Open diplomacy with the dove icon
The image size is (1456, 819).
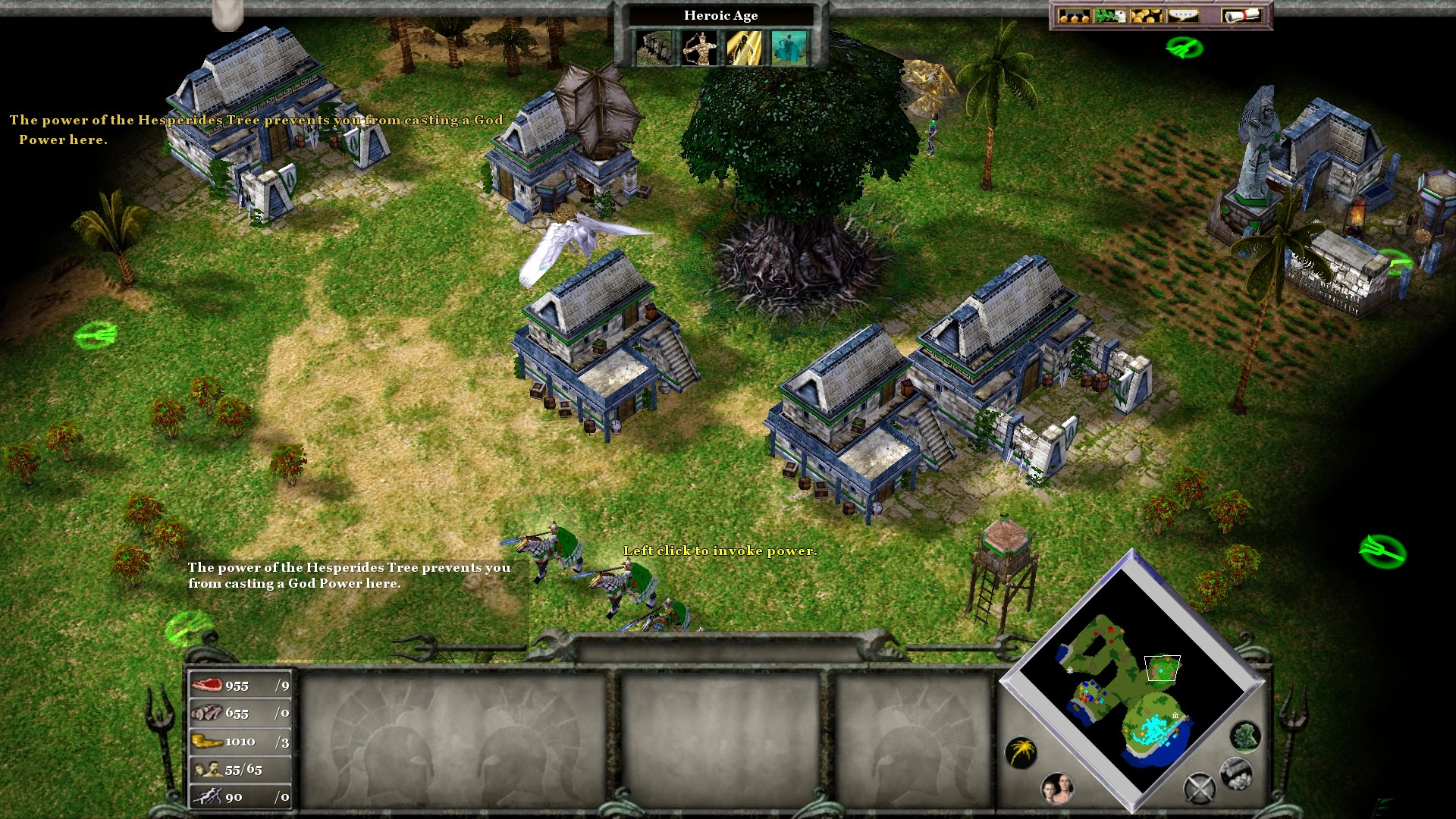click(1110, 16)
